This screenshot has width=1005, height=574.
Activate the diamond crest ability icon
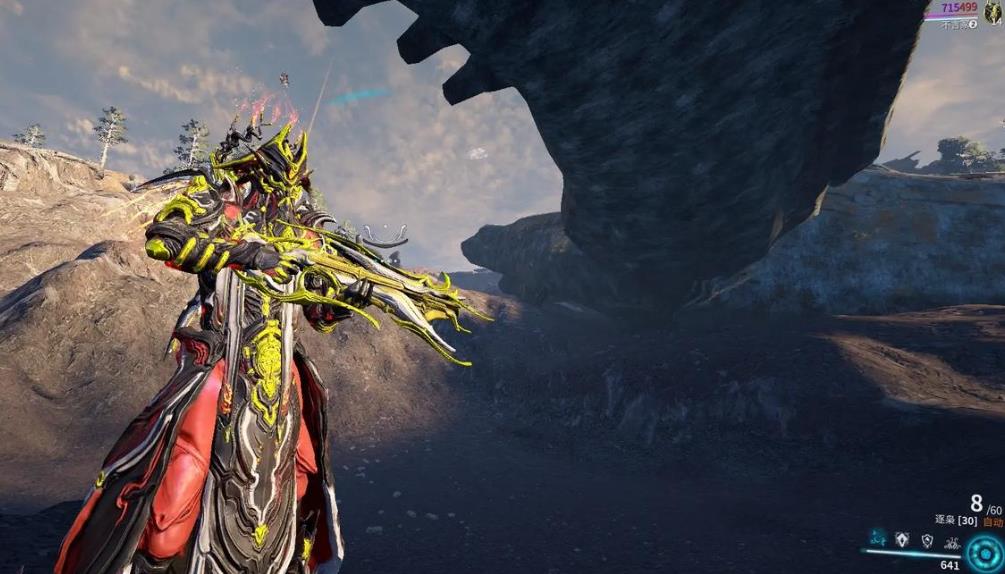coord(903,541)
